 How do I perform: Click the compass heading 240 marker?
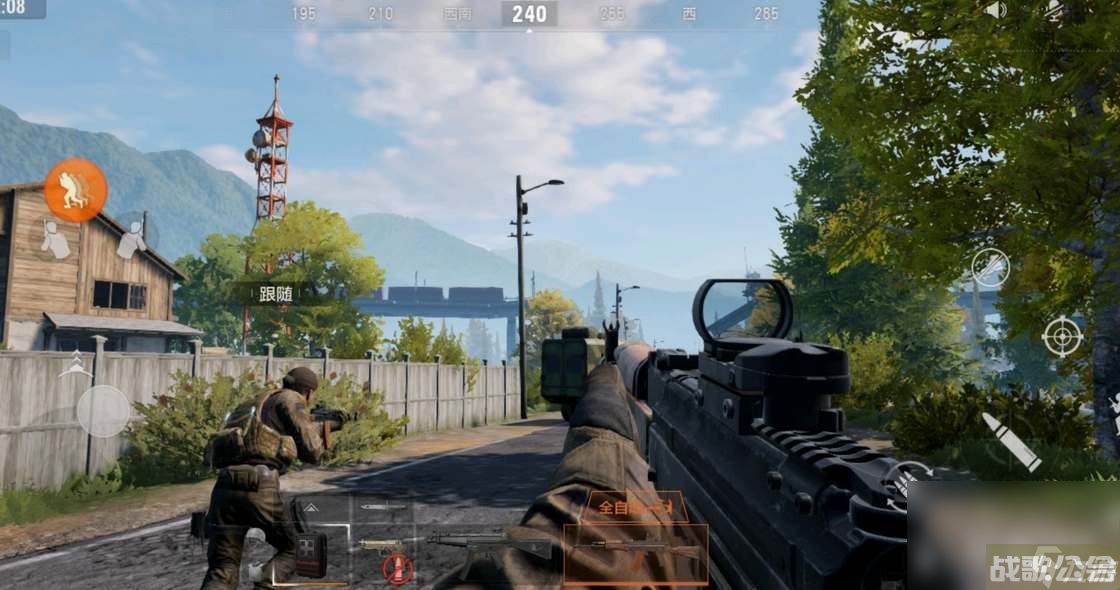click(x=529, y=14)
